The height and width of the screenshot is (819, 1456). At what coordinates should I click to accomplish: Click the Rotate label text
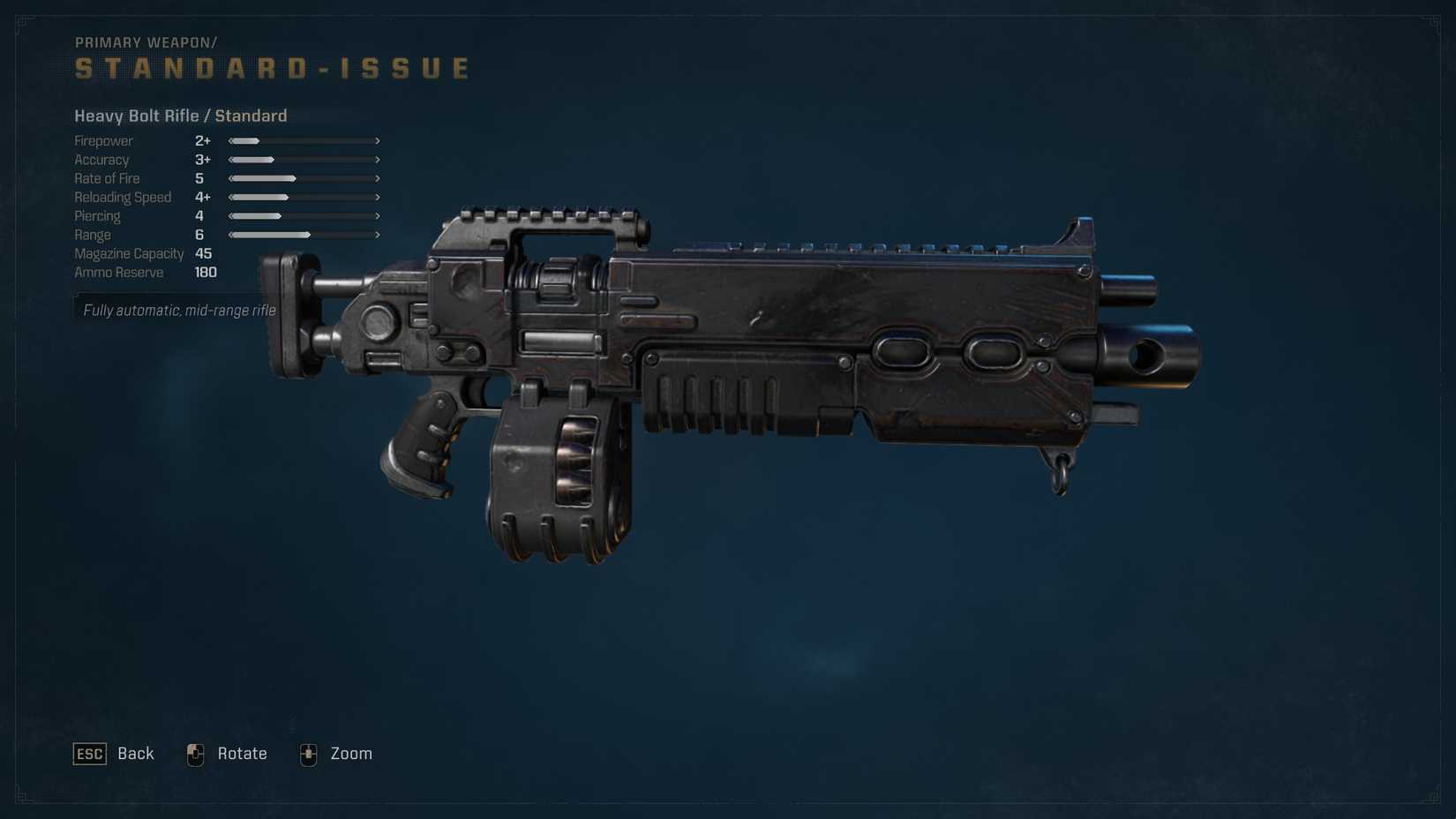tap(243, 754)
